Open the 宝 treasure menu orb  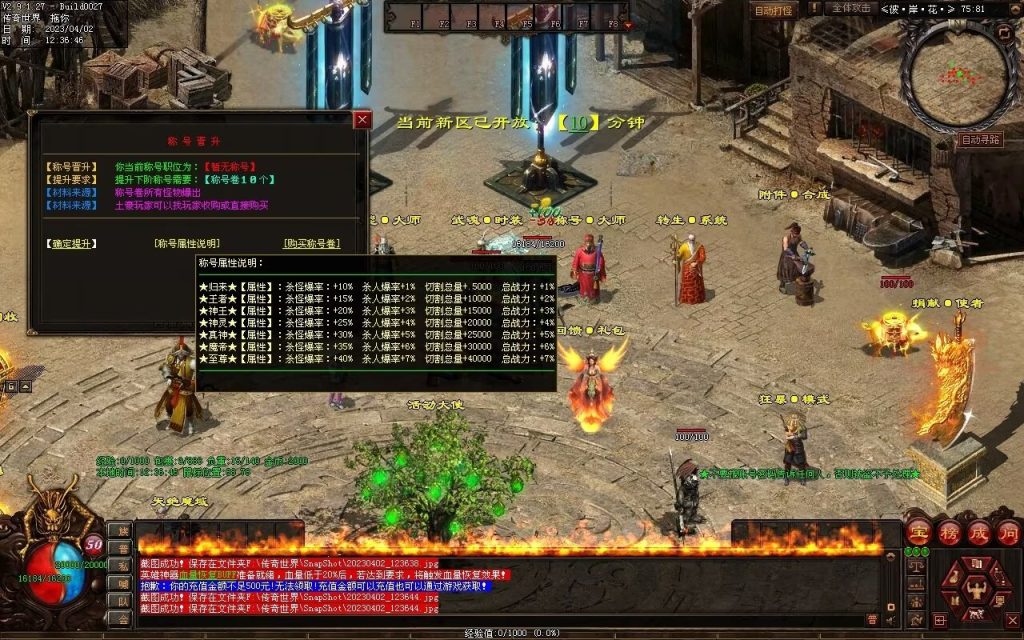point(917,533)
